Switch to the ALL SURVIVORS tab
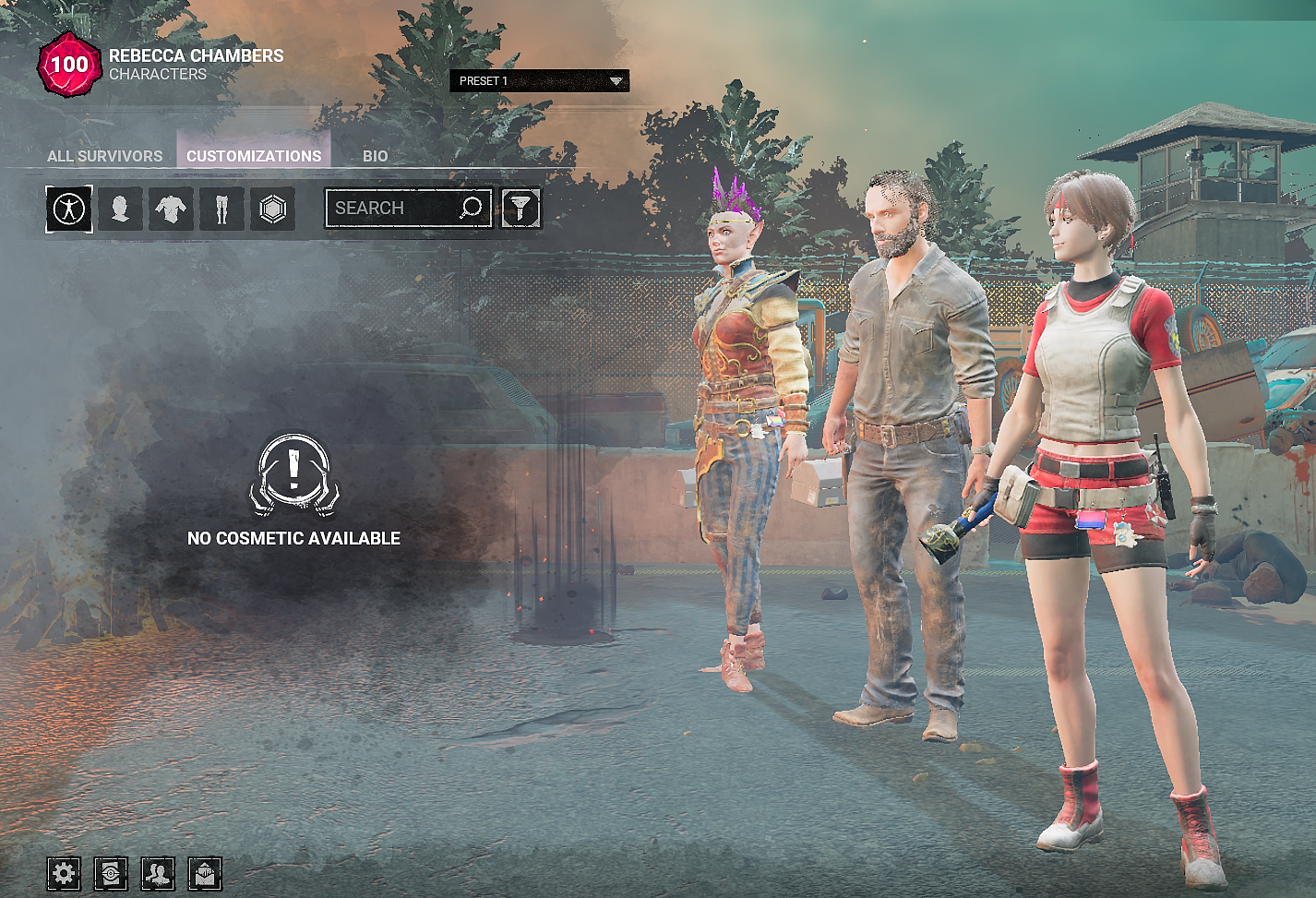 click(x=105, y=156)
